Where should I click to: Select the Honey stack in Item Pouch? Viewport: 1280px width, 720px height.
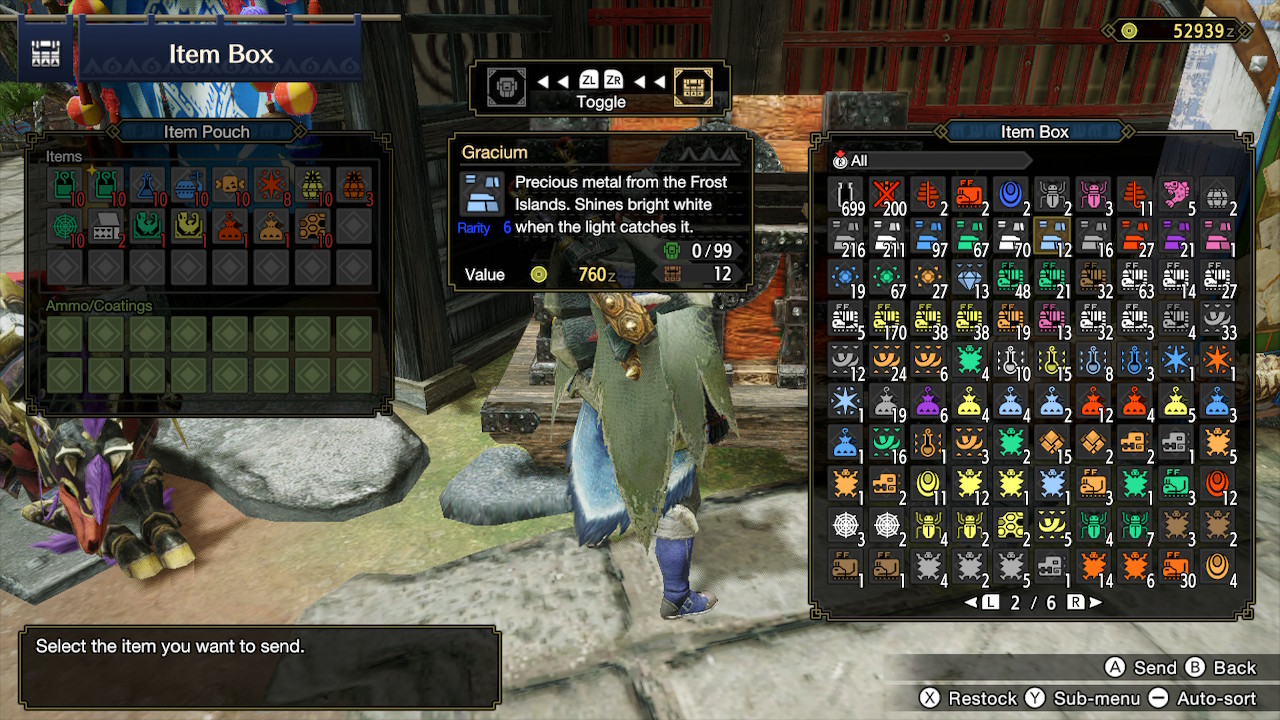click(x=314, y=226)
